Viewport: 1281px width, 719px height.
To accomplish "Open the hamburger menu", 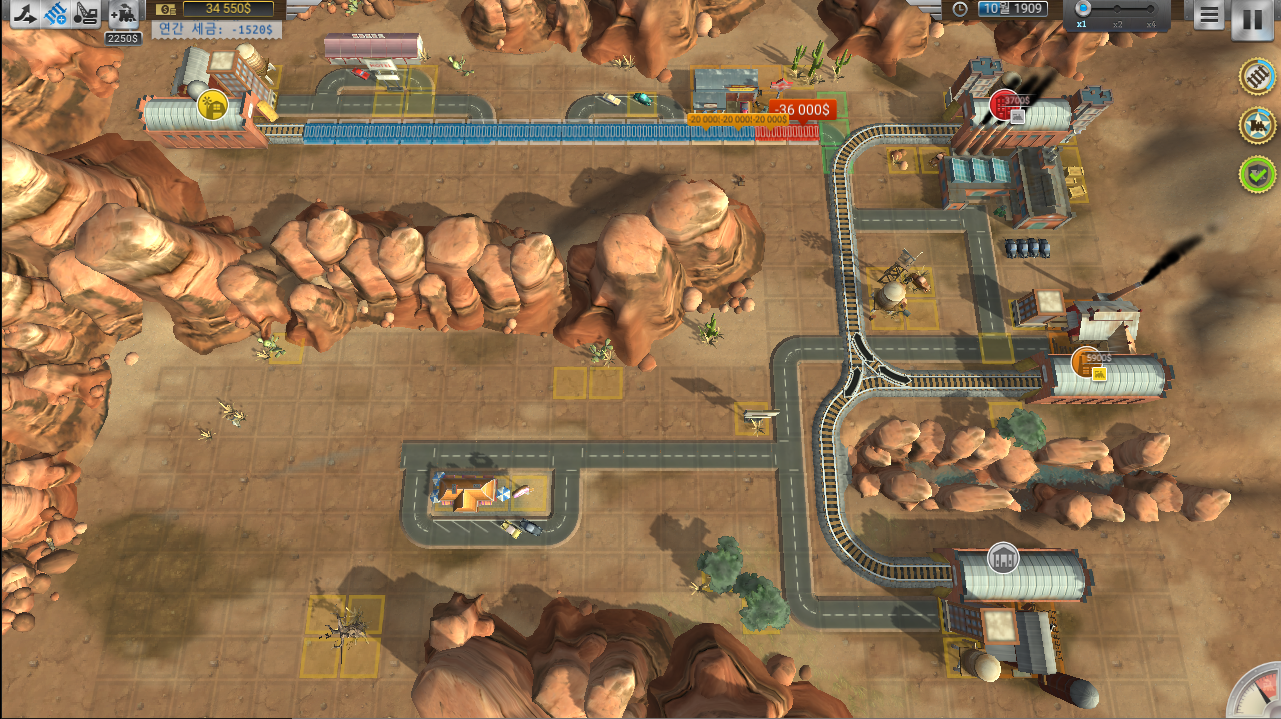I will point(1208,15).
